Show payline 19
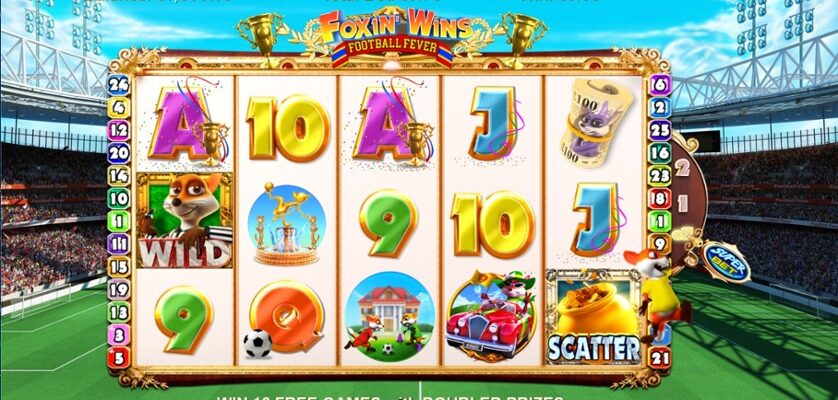Image resolution: width=838 pixels, height=400 pixels. pos(120,288)
